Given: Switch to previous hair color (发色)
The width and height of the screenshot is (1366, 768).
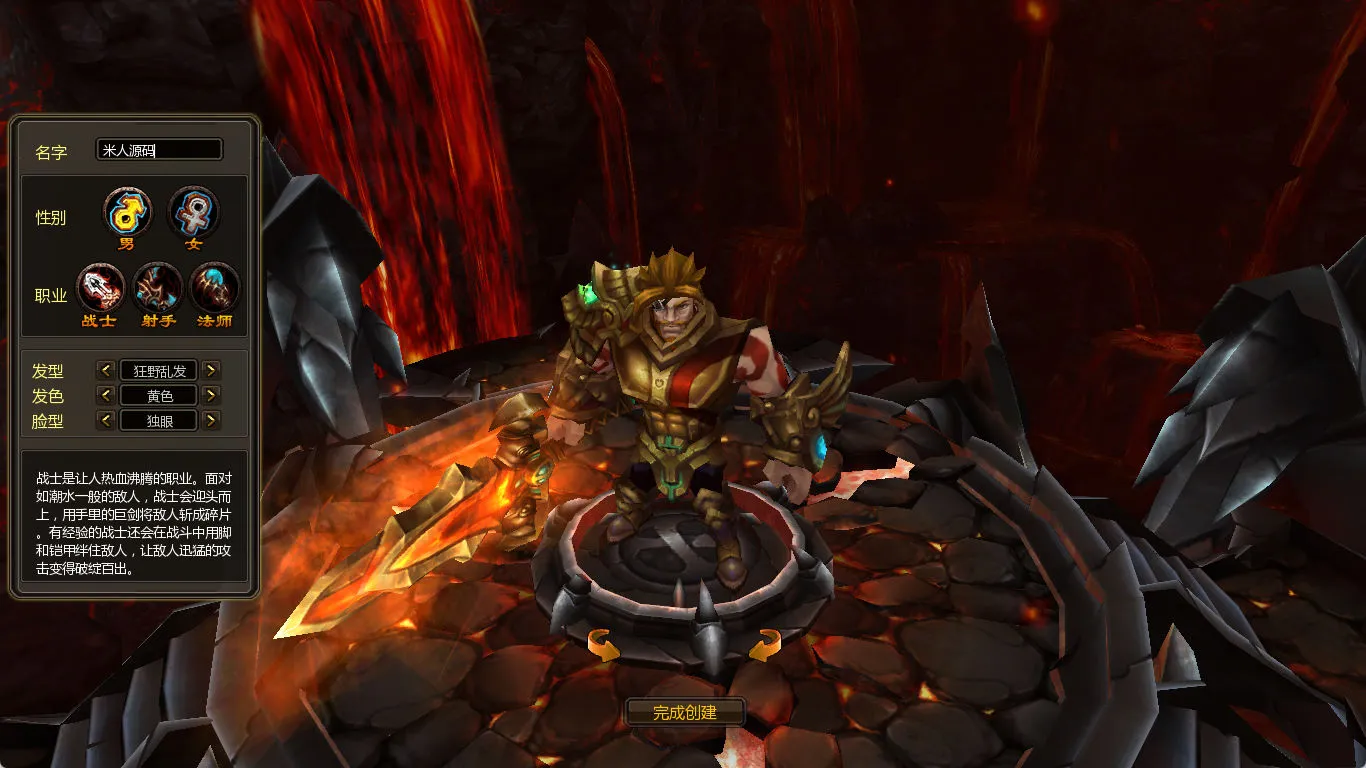Looking at the screenshot, I should [106, 395].
